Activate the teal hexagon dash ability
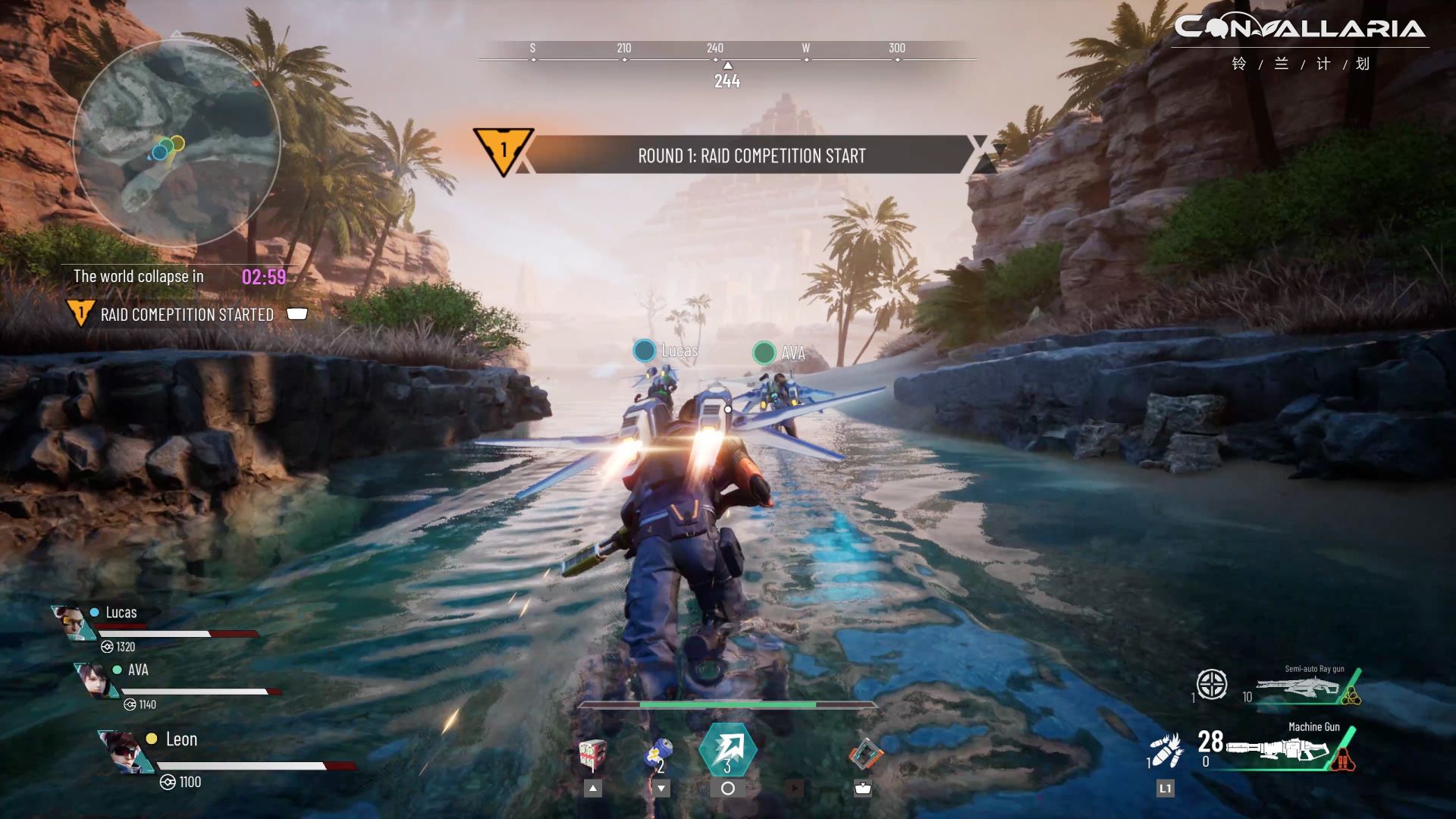The width and height of the screenshot is (1456, 819). pyautogui.click(x=727, y=750)
